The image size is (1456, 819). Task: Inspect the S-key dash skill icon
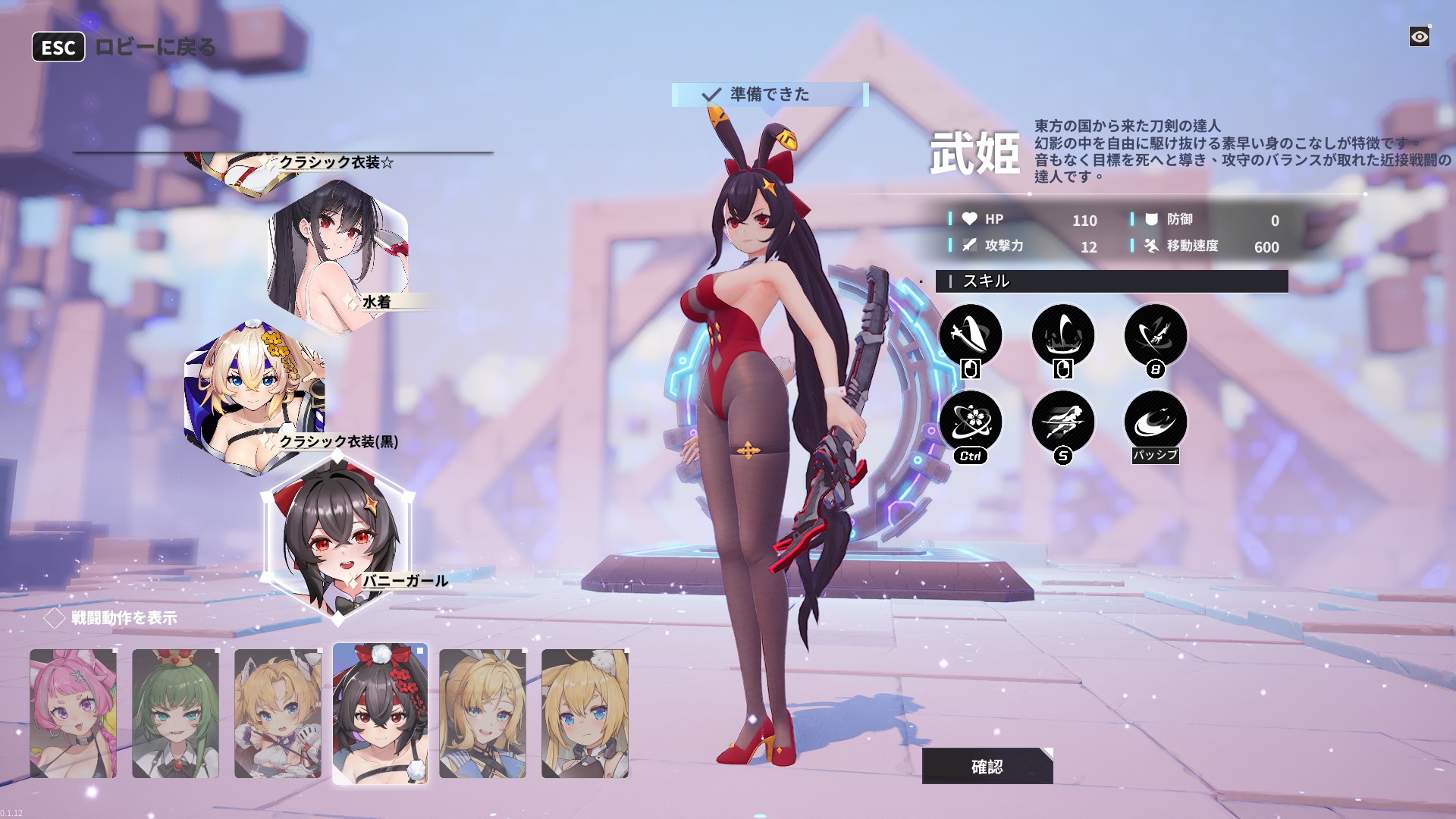click(x=1062, y=422)
